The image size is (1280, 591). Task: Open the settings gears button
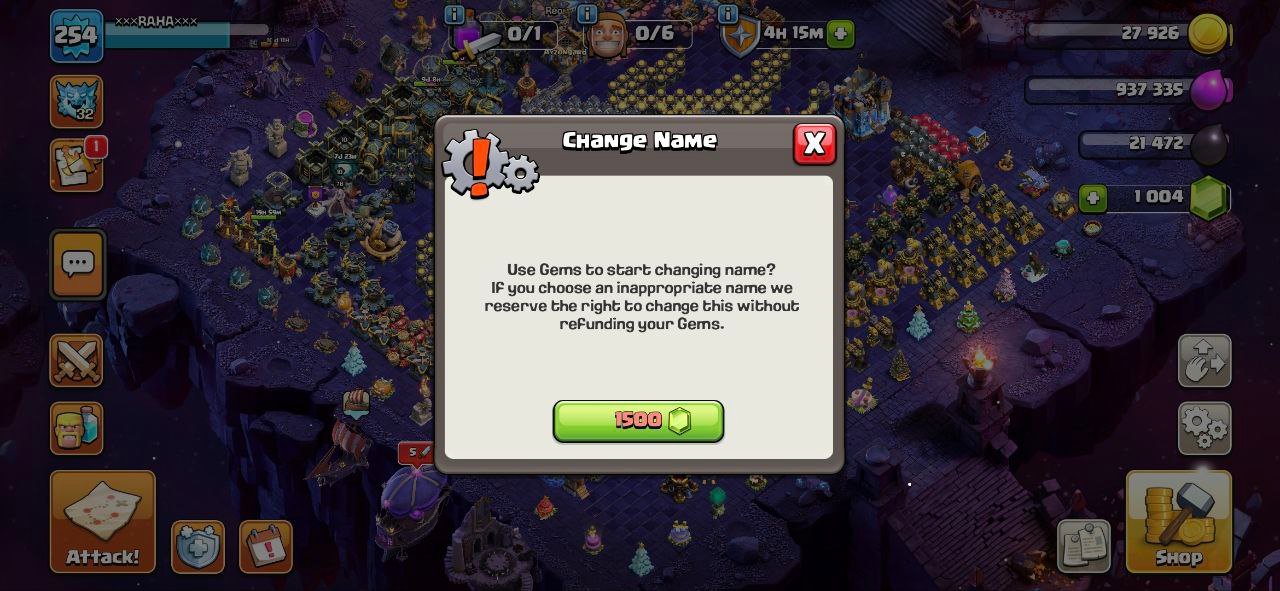point(1204,427)
